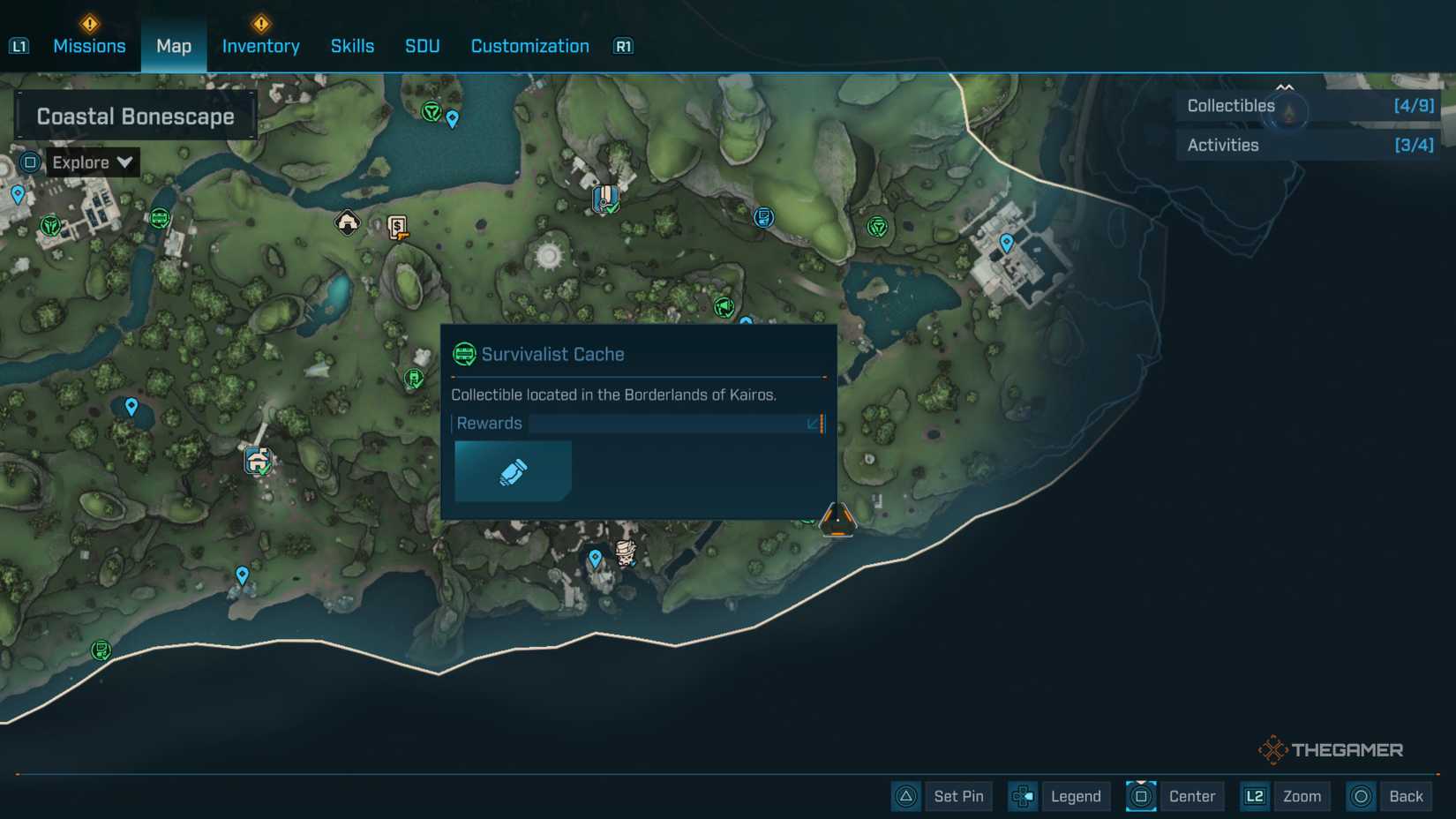The image size is (1456, 819).
Task: Click the safehouse tent icon near the river
Action: [x=348, y=223]
